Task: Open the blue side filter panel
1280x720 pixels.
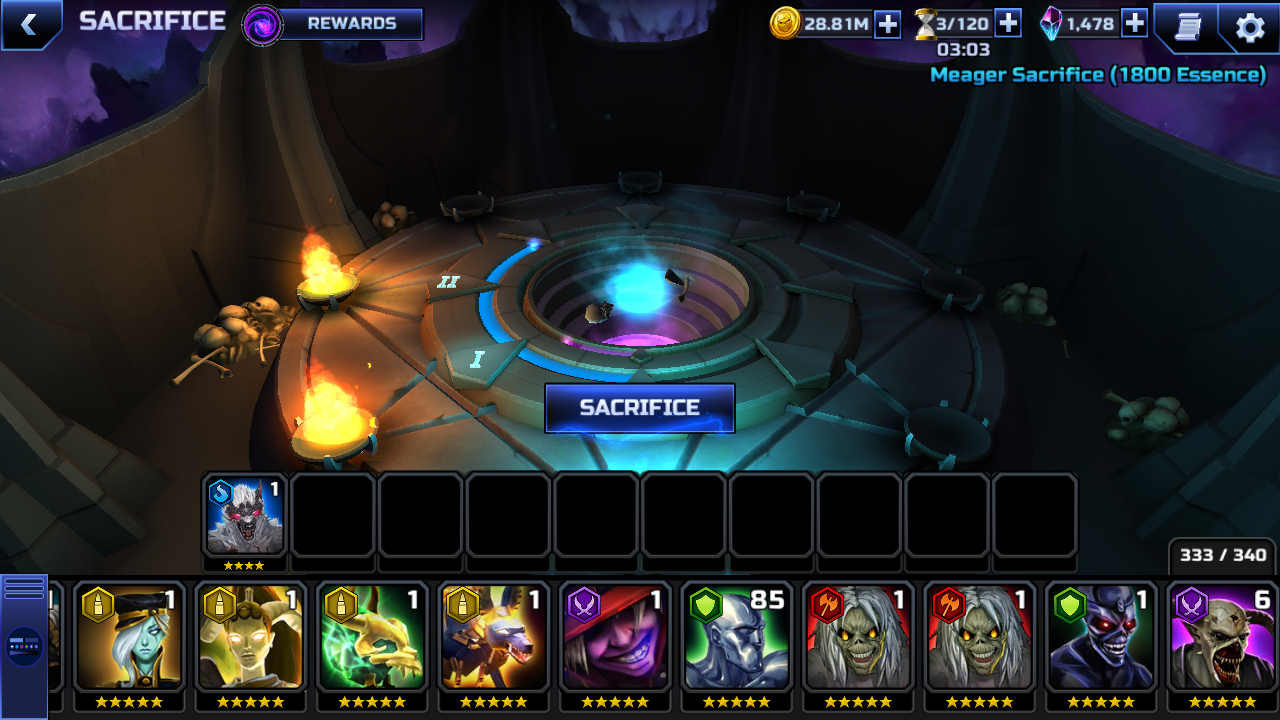Action: (x=24, y=645)
